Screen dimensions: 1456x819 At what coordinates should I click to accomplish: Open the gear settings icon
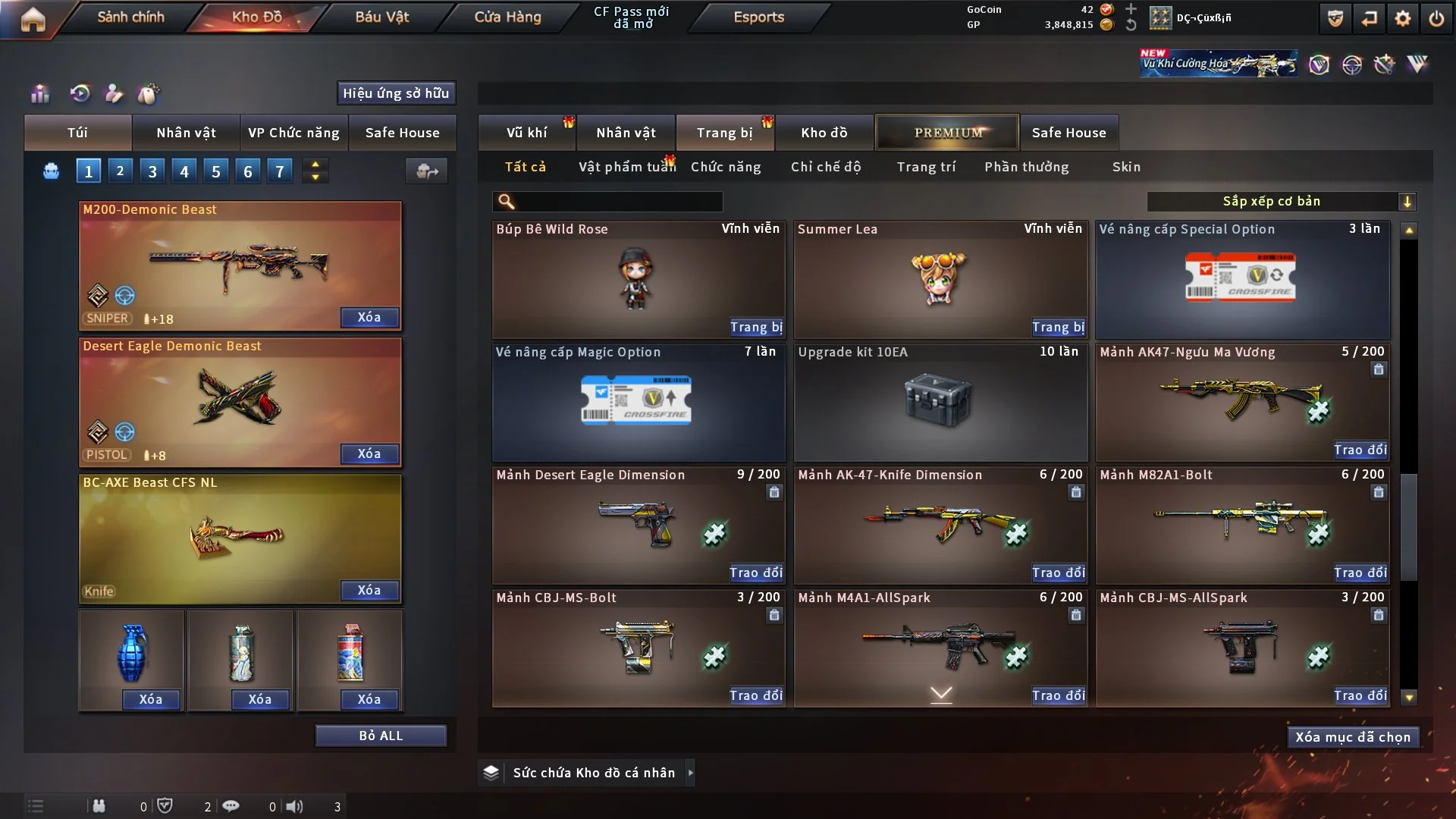(x=1403, y=18)
